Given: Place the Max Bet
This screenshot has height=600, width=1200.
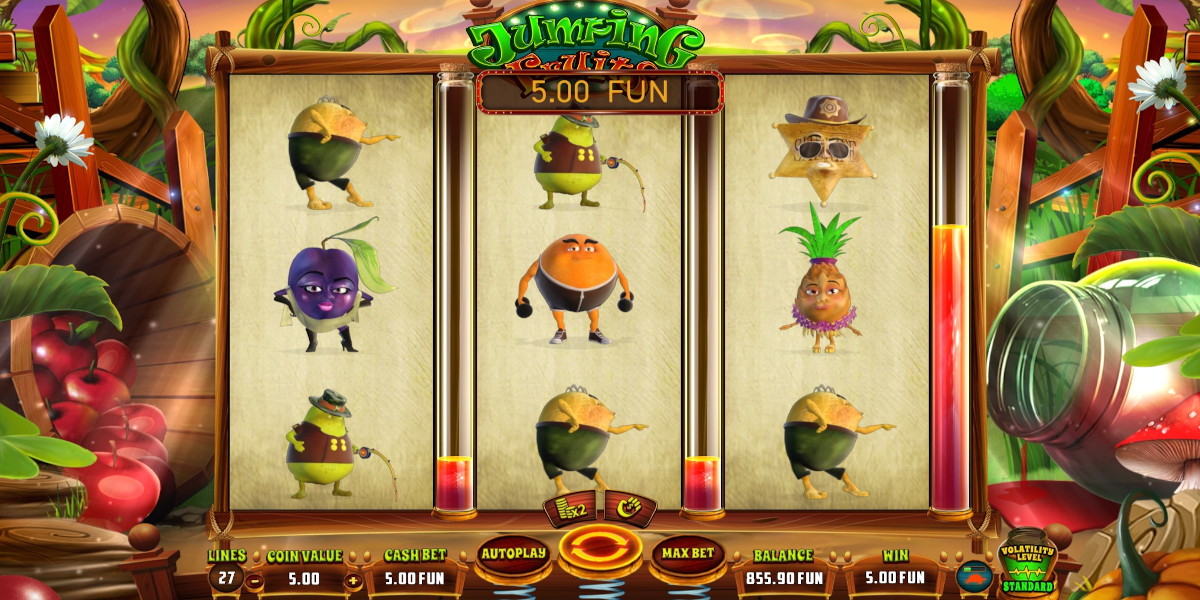Looking at the screenshot, I should click(688, 553).
